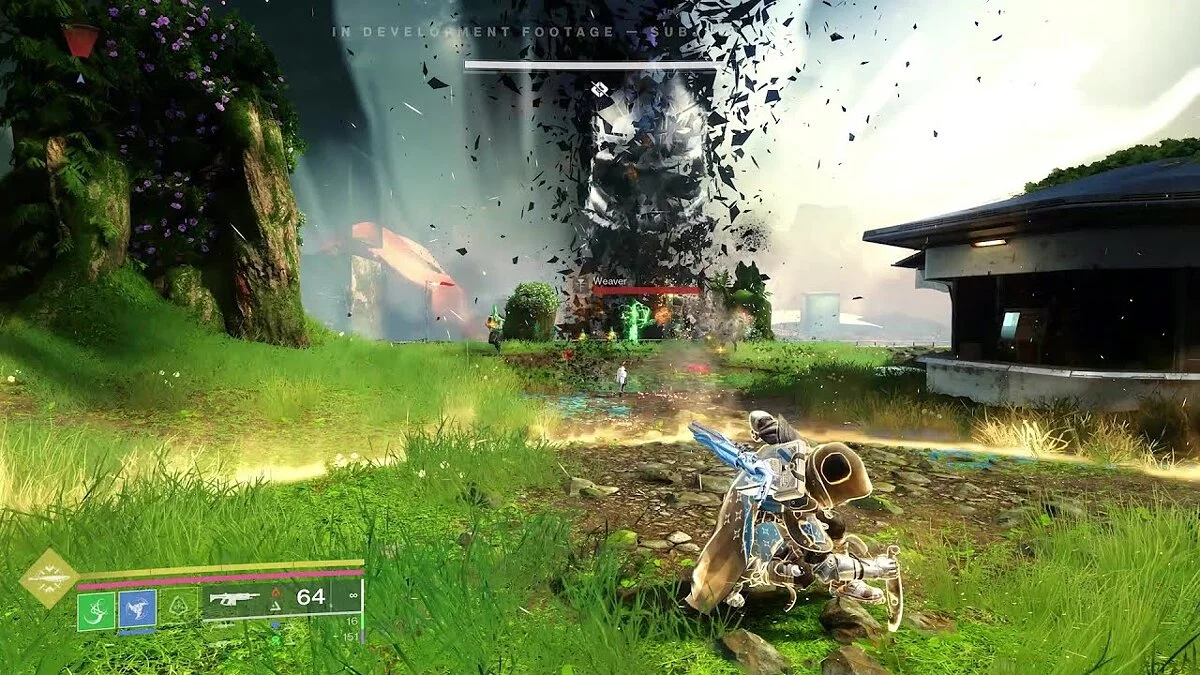Screen dimensions: 1200x675
Task: Activate the golden diamond super ability icon
Action: pos(48,578)
